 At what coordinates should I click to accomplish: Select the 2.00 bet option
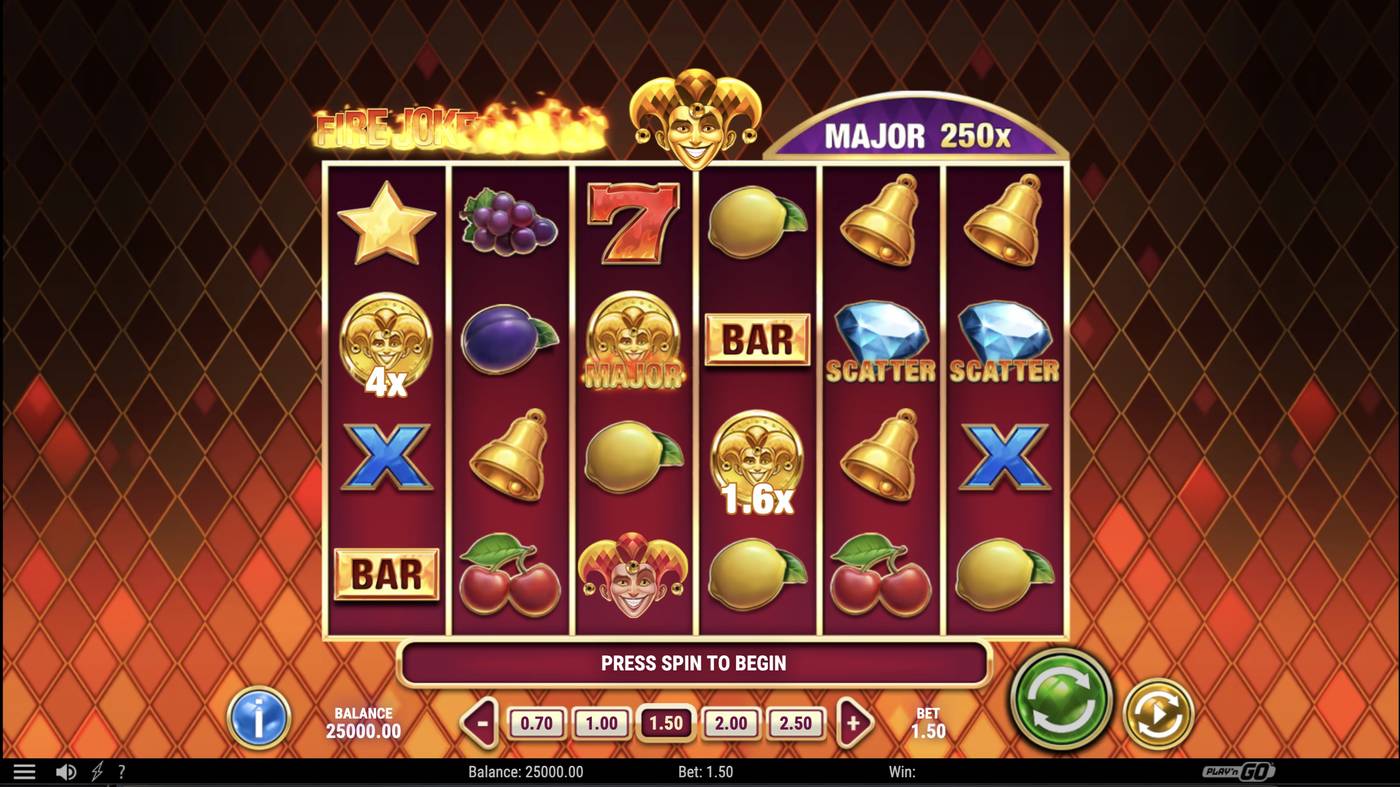click(x=731, y=722)
